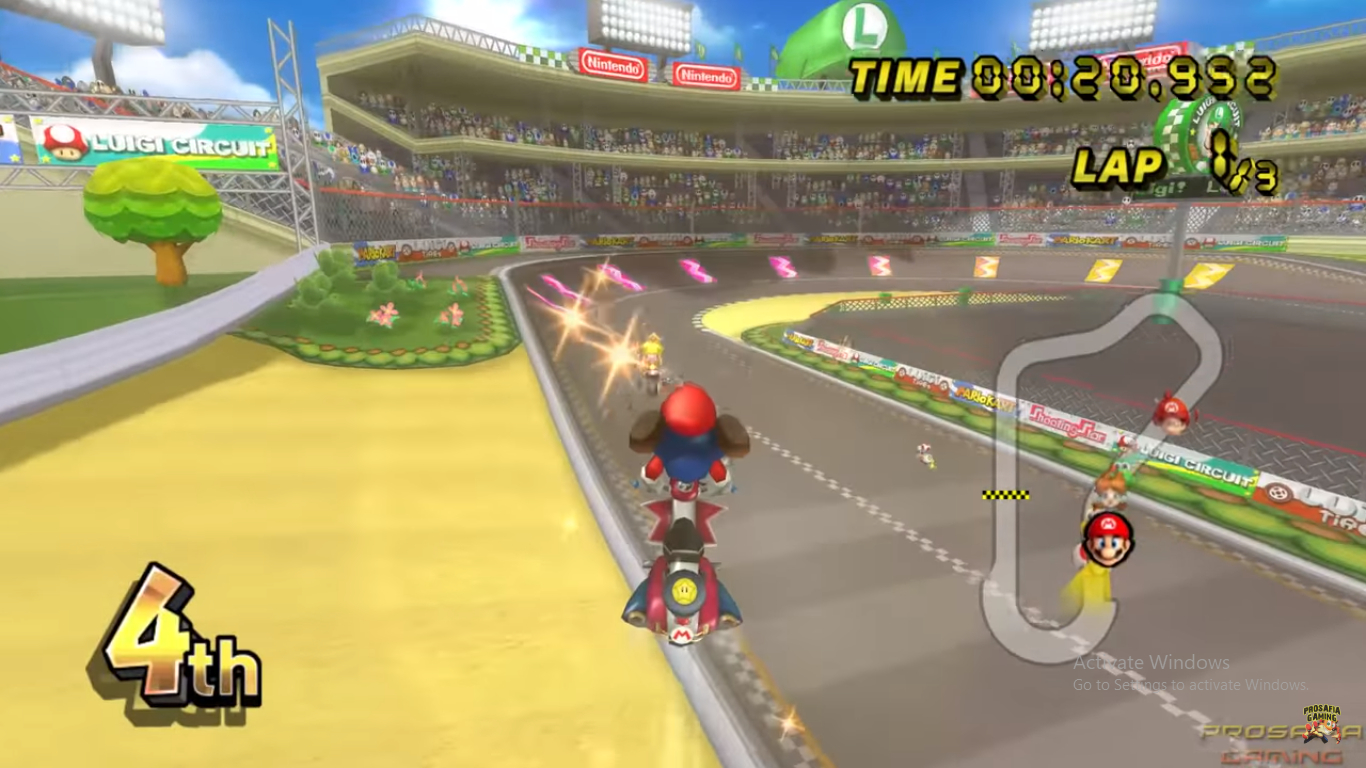This screenshot has height=768, width=1366.
Task: Click the Prosafia Gaming channel logo
Action: [1322, 723]
